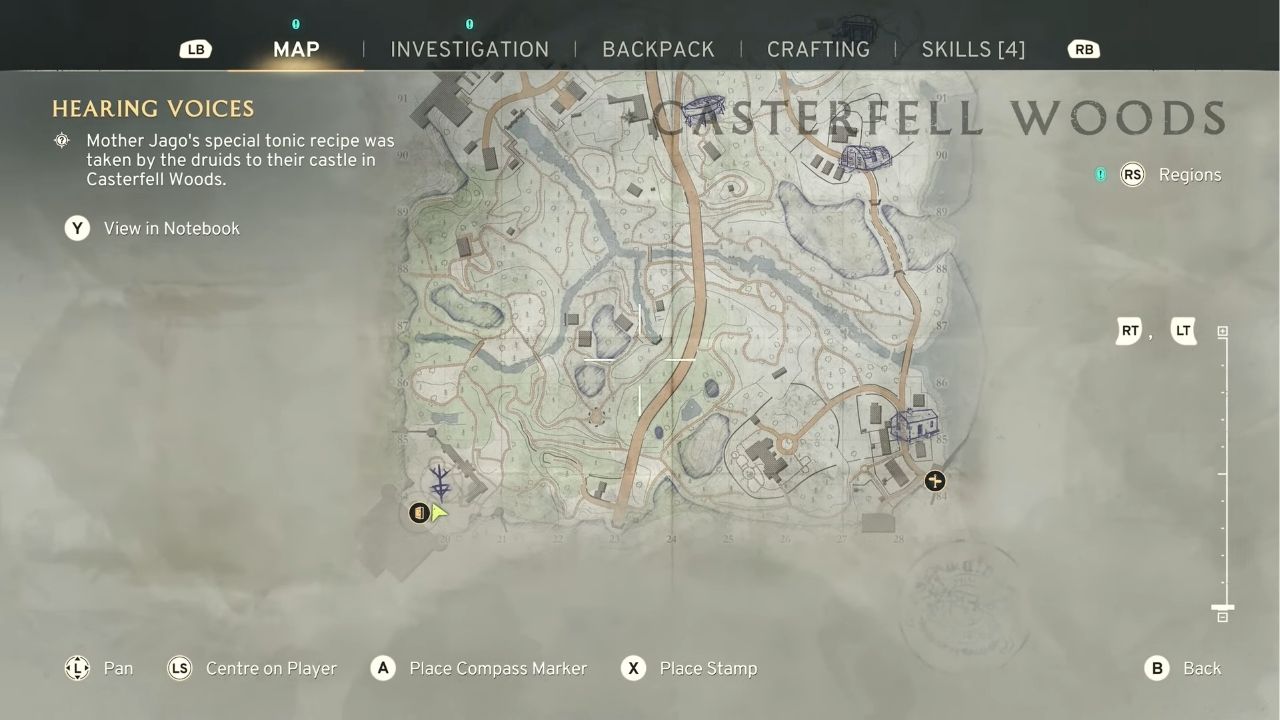Click the Hearing Voices quest objective diamond icon
The height and width of the screenshot is (720, 1280).
(x=62, y=141)
